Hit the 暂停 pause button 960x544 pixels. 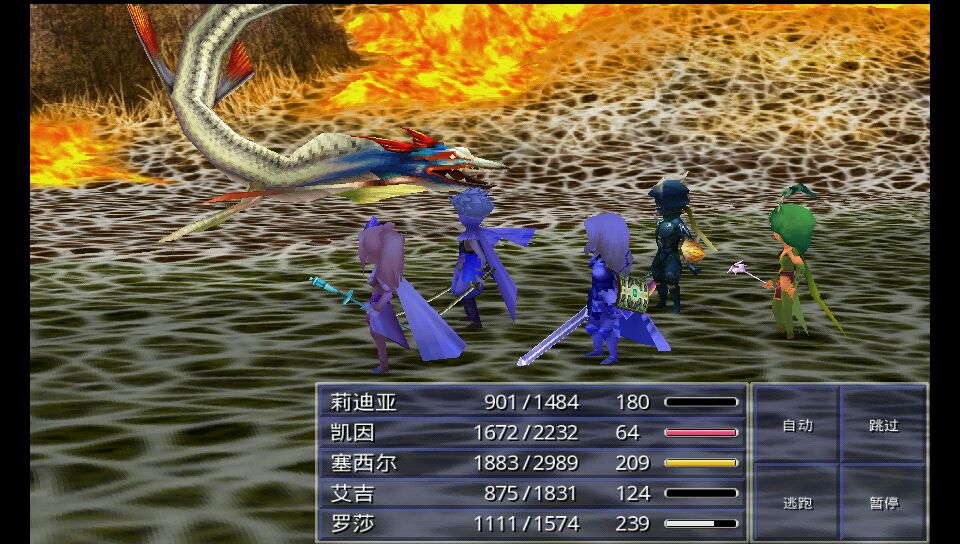tap(883, 503)
